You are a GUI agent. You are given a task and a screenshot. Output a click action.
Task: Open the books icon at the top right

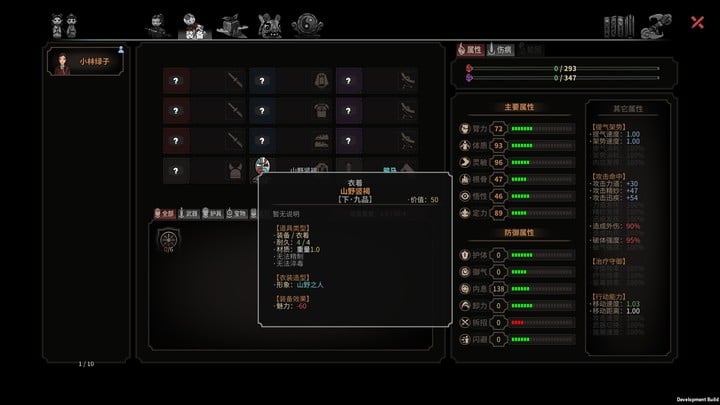(x=618, y=23)
